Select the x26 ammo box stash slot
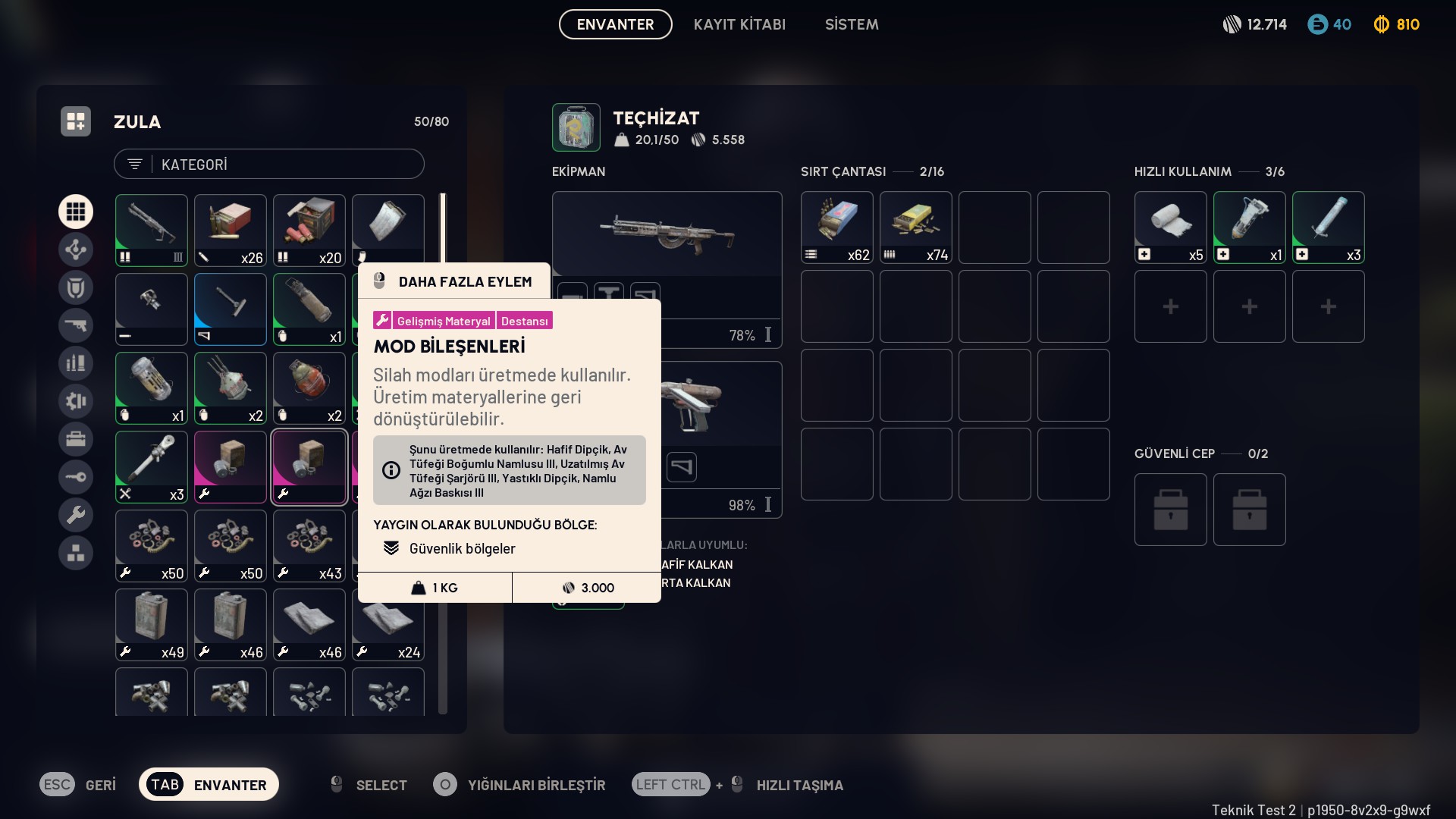Screen dimensions: 1456x819 [231, 230]
